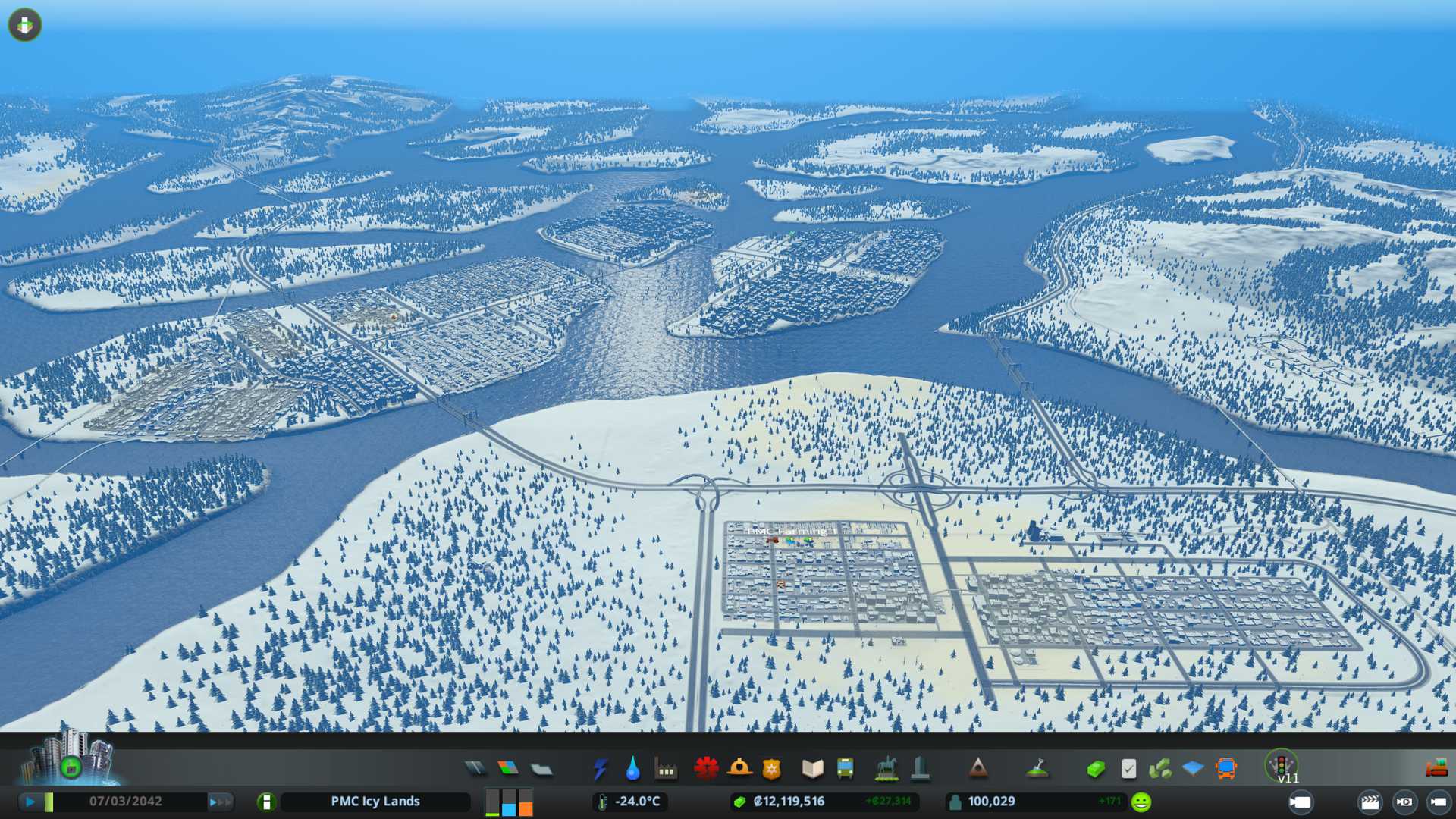Screen dimensions: 1456x819
Task: Select the Fire Department helmet icon
Action: [739, 768]
